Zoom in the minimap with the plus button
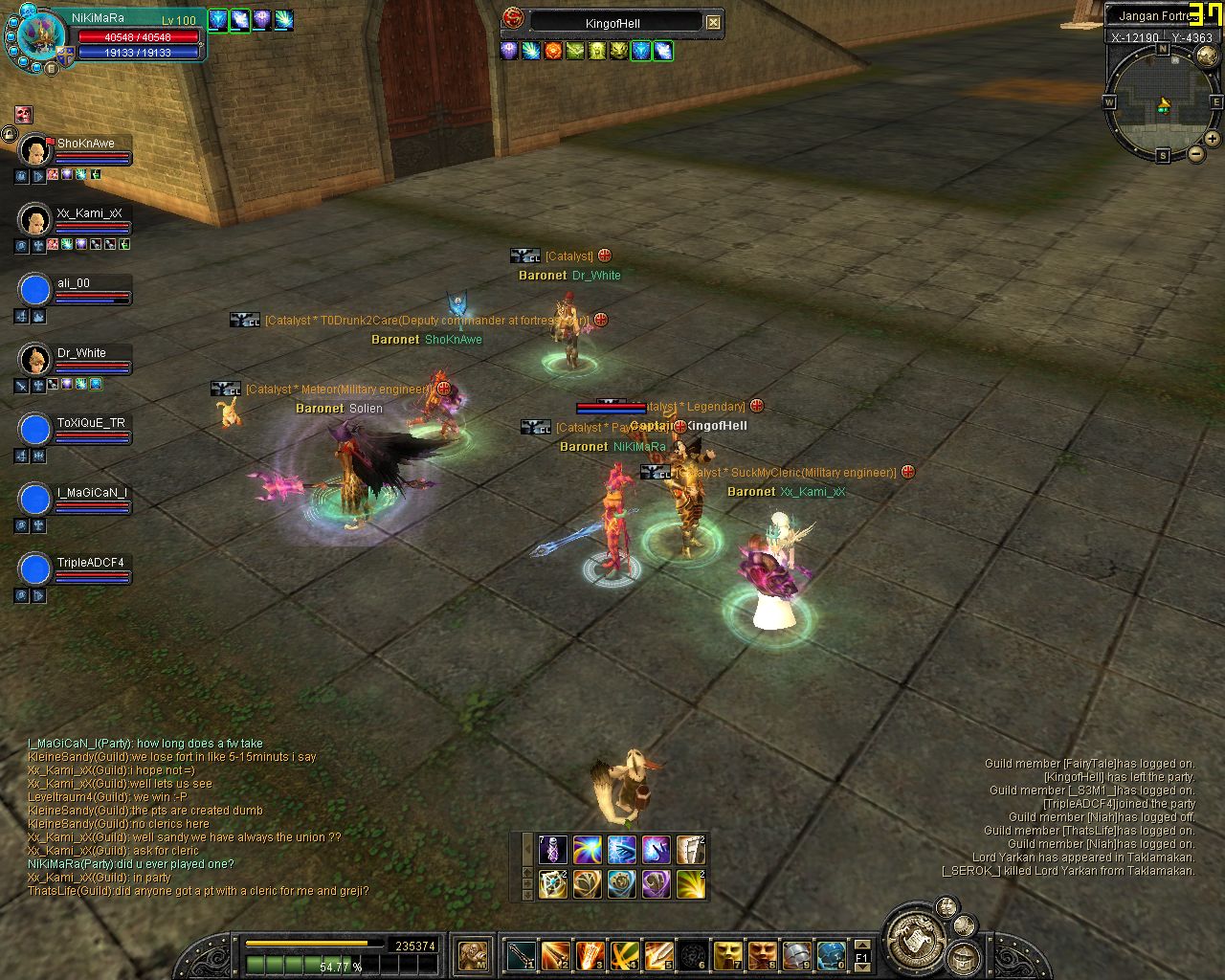 (x=1214, y=139)
